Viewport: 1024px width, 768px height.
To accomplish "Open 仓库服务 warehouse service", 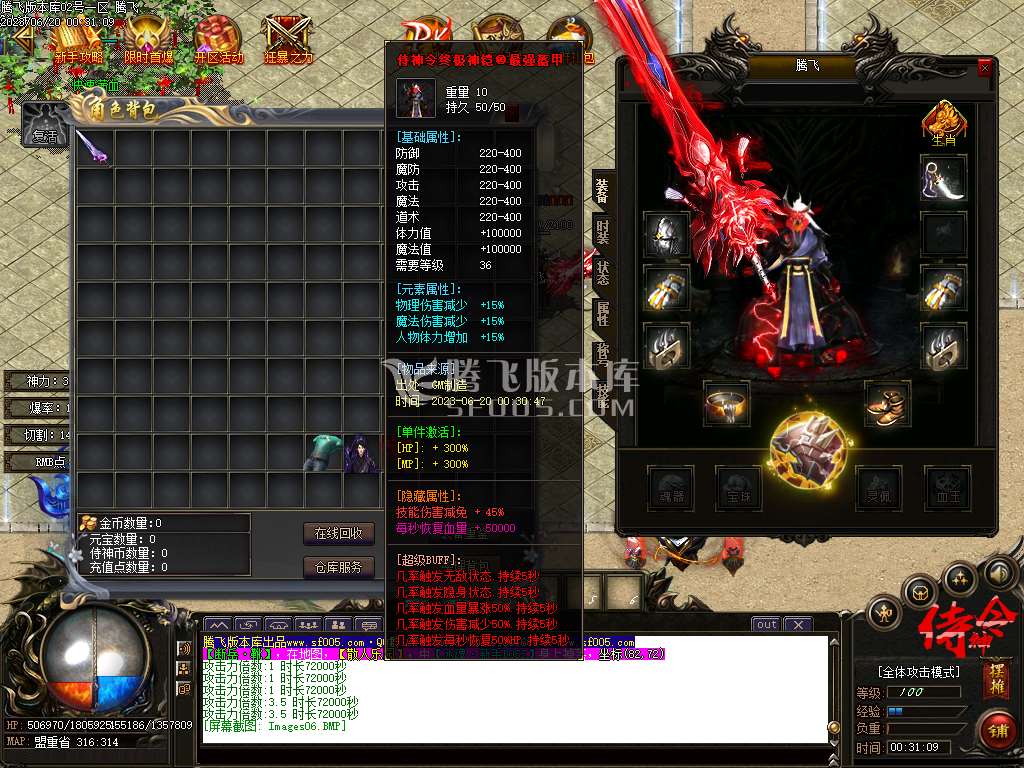I will 339,567.
